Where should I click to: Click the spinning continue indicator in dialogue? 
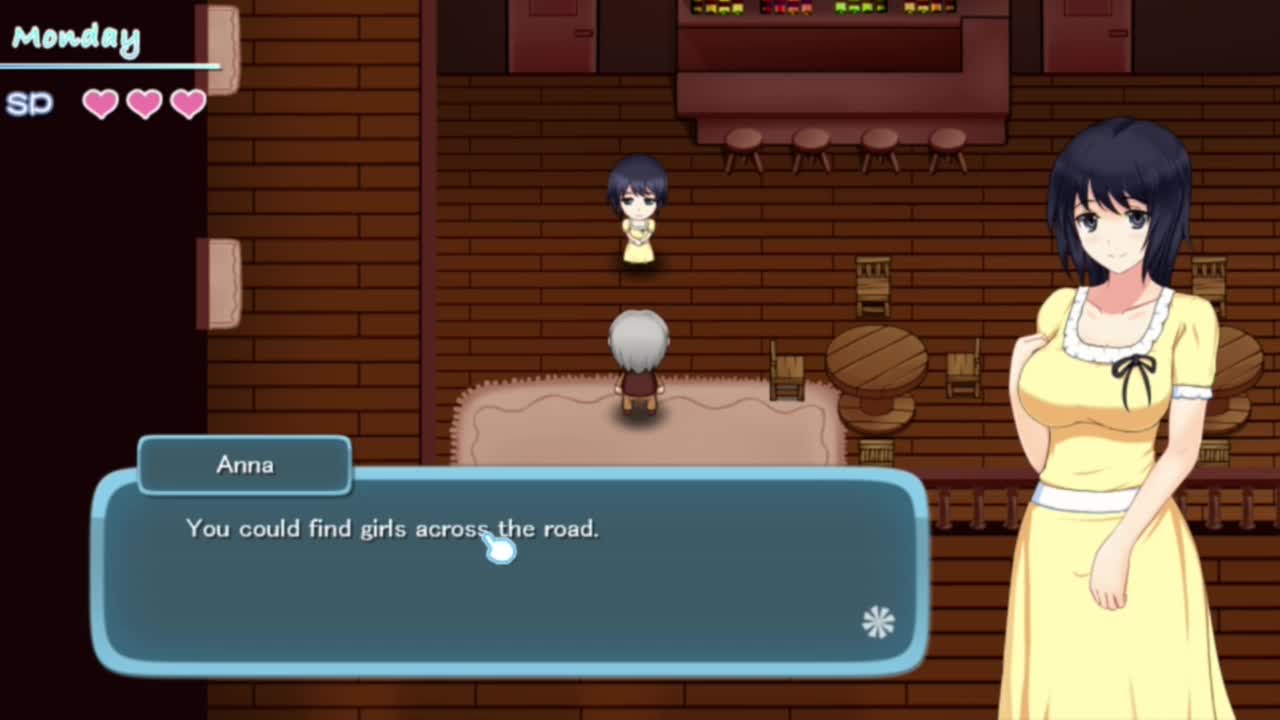pos(878,622)
